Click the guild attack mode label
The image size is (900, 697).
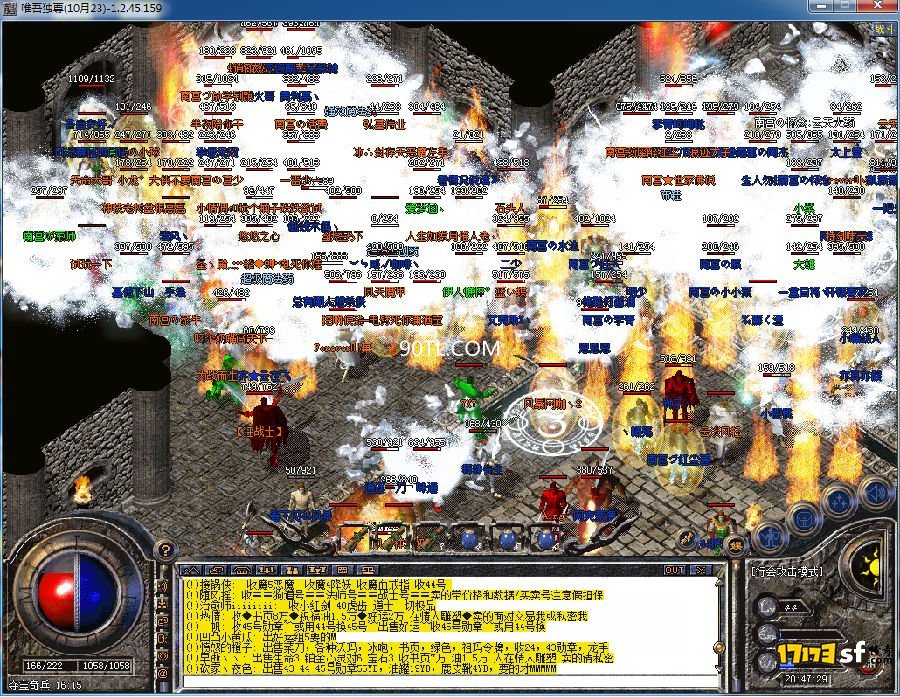(x=787, y=571)
